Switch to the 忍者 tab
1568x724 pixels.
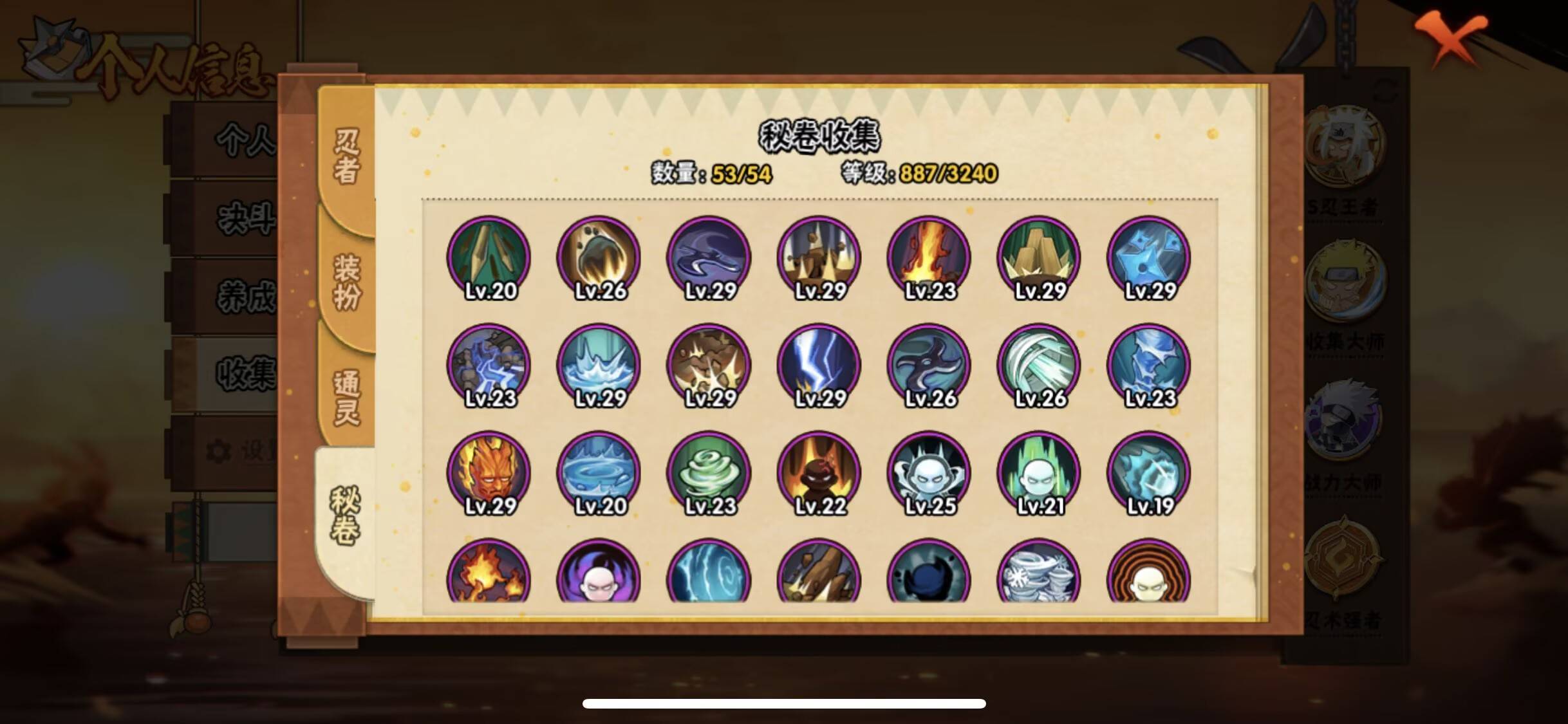345,151
